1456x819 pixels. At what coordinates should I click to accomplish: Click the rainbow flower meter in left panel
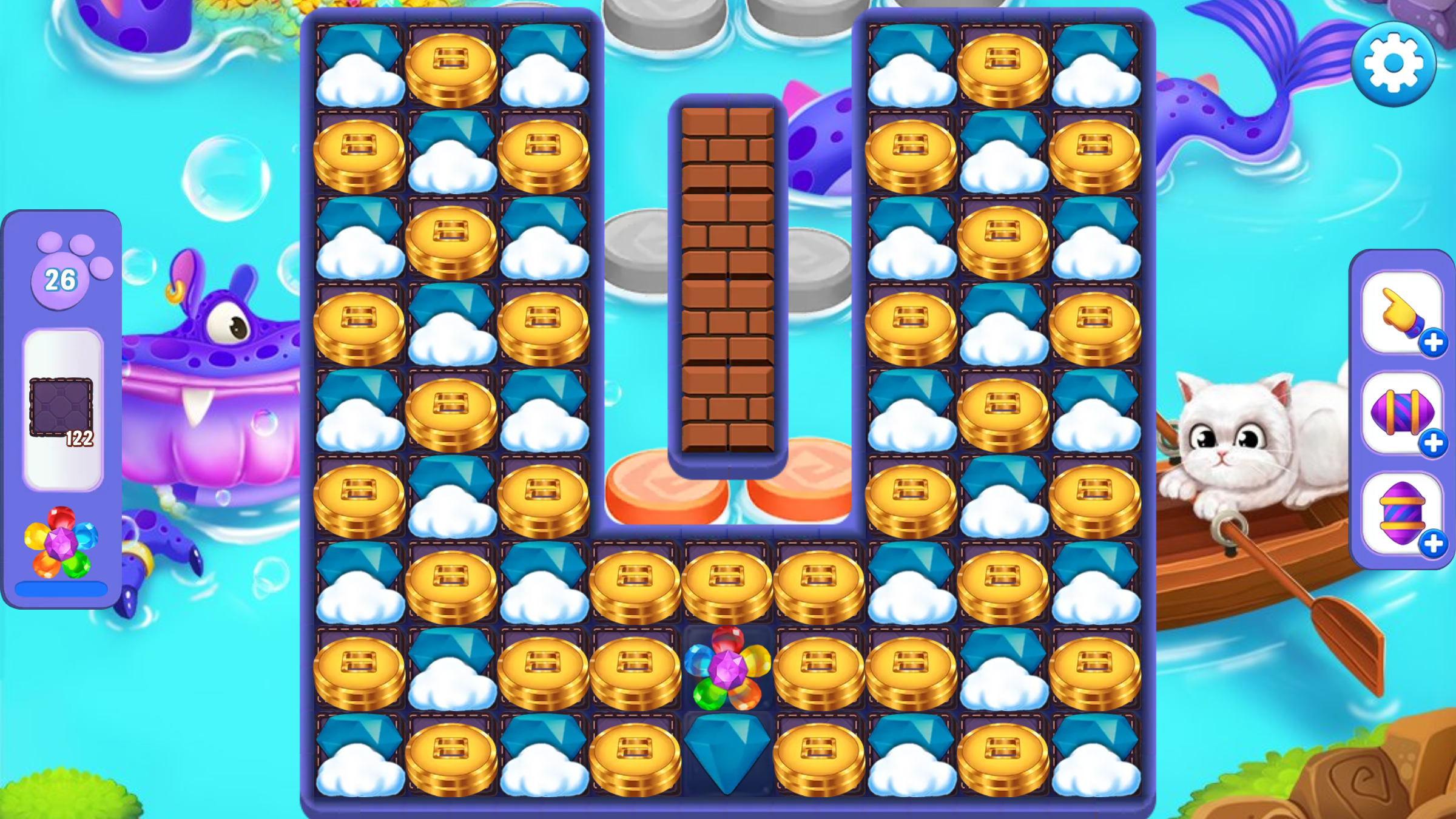[x=62, y=543]
